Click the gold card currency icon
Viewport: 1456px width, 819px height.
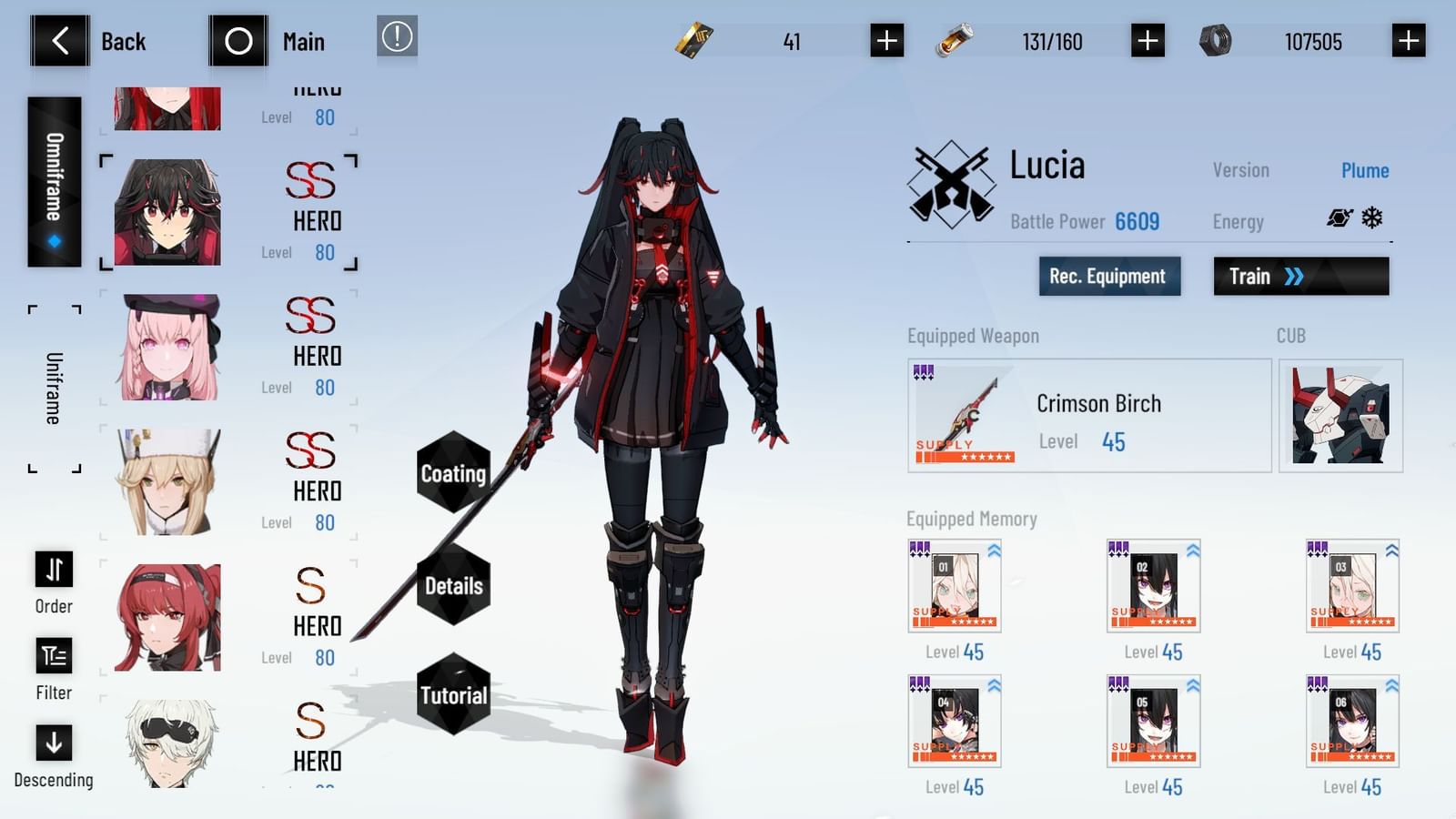click(x=693, y=40)
